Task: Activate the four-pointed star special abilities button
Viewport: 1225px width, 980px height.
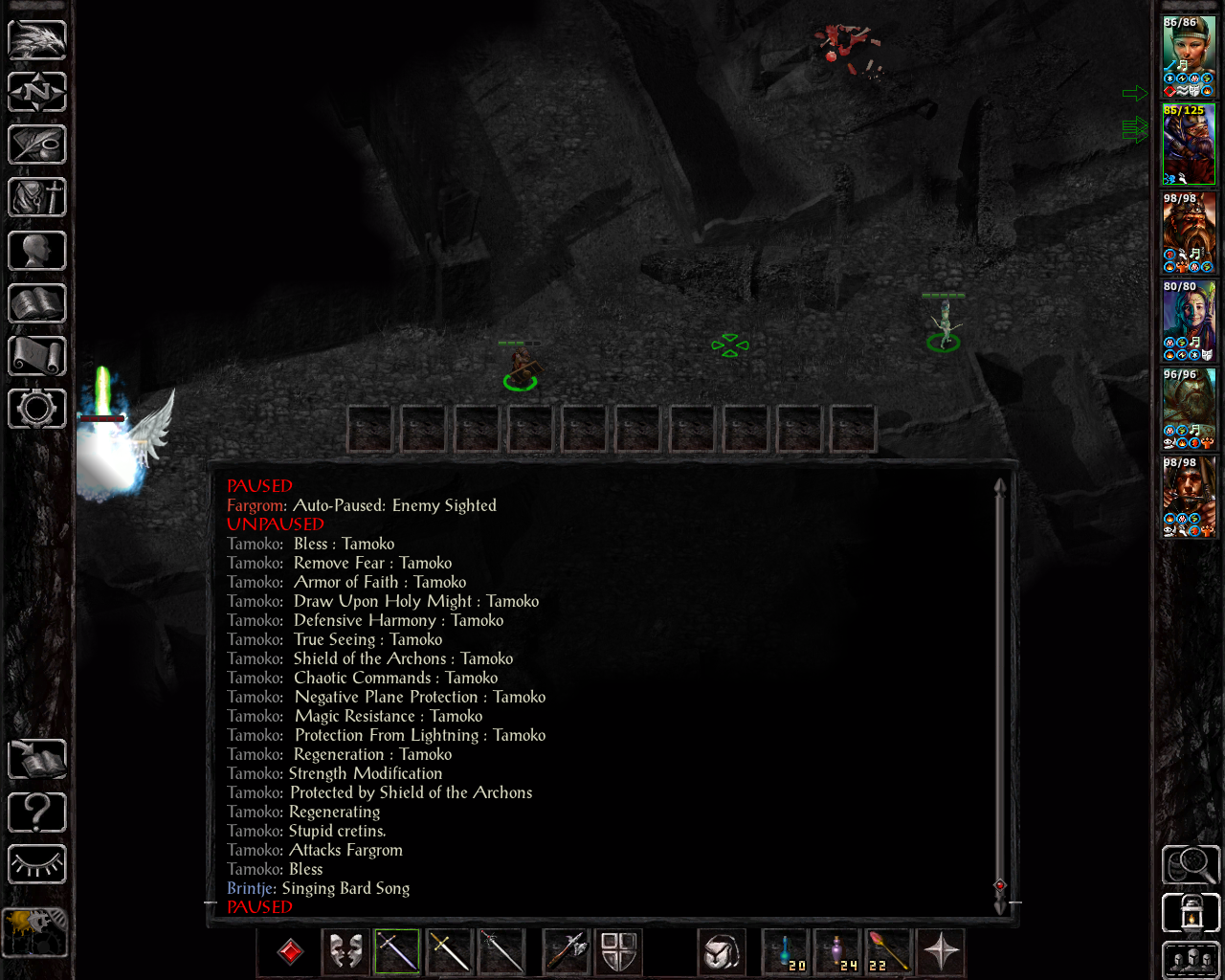Action: (941, 952)
